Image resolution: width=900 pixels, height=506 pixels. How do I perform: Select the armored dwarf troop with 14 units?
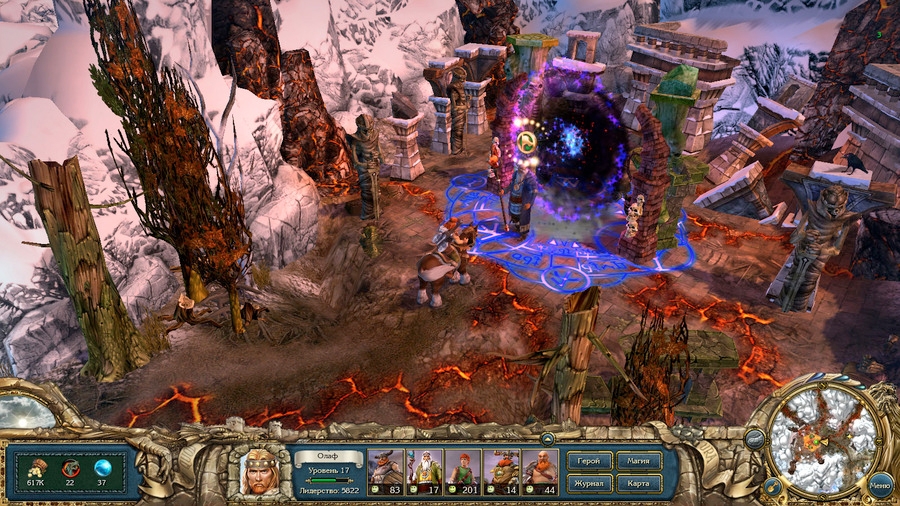(501, 466)
